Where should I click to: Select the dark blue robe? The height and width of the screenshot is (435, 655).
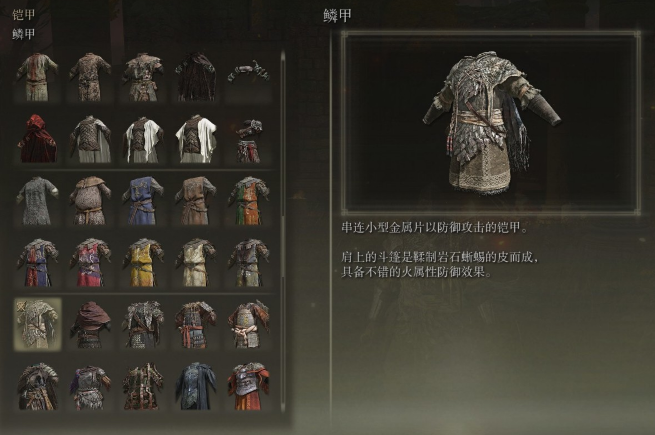196,386
